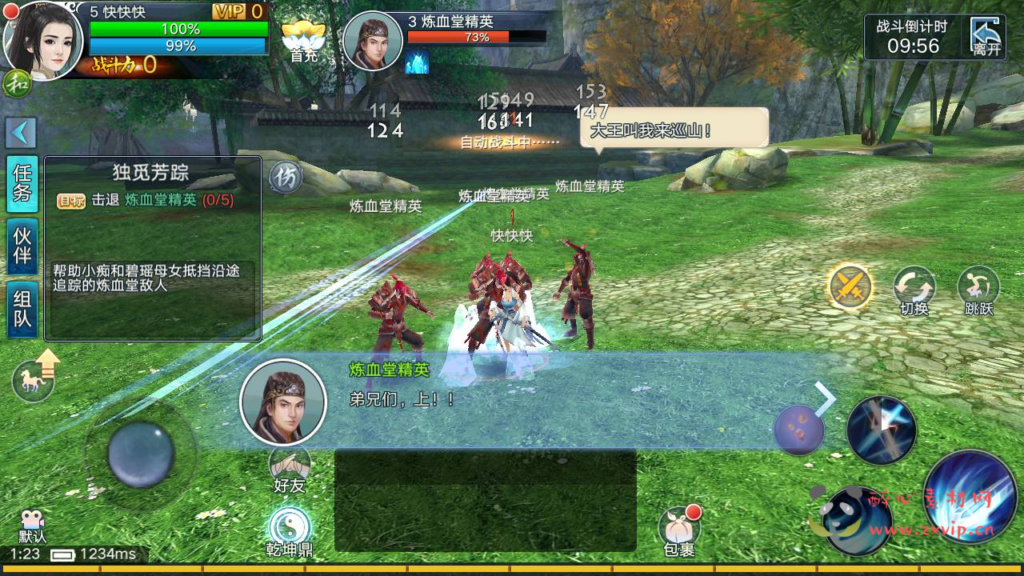
Task: Tap the 切换 target switch button
Action: (914, 290)
